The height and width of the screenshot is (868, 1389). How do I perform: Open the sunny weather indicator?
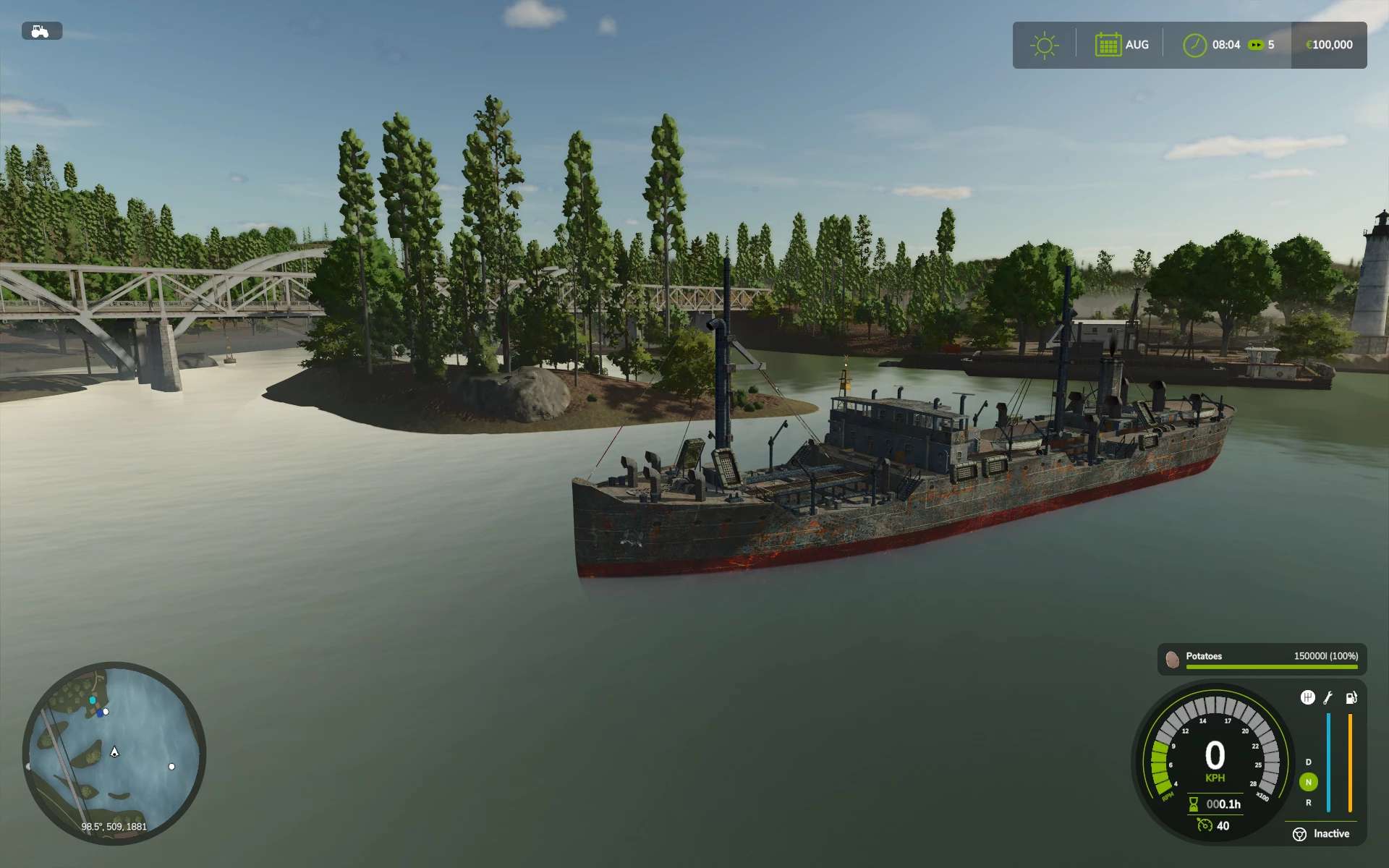coord(1044,46)
